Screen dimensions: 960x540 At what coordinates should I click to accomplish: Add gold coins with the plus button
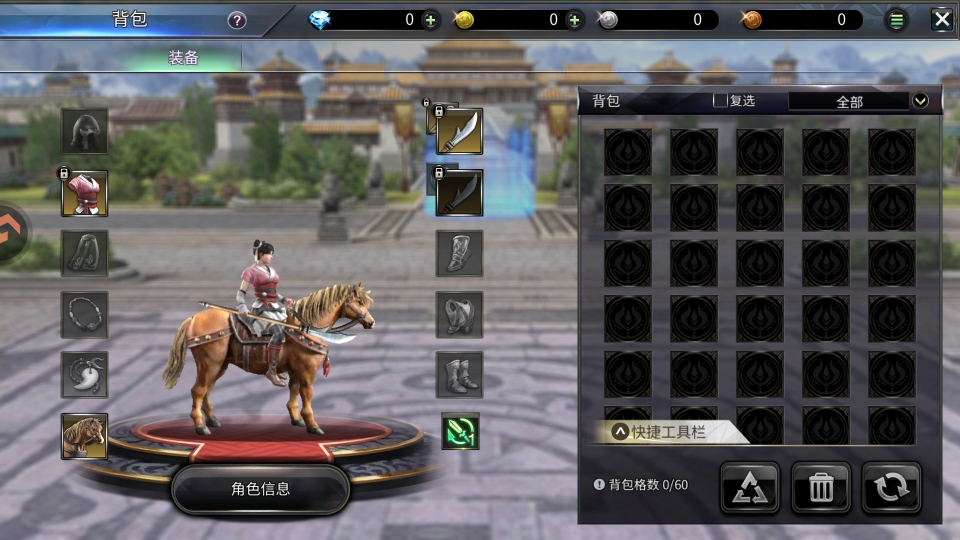(574, 20)
